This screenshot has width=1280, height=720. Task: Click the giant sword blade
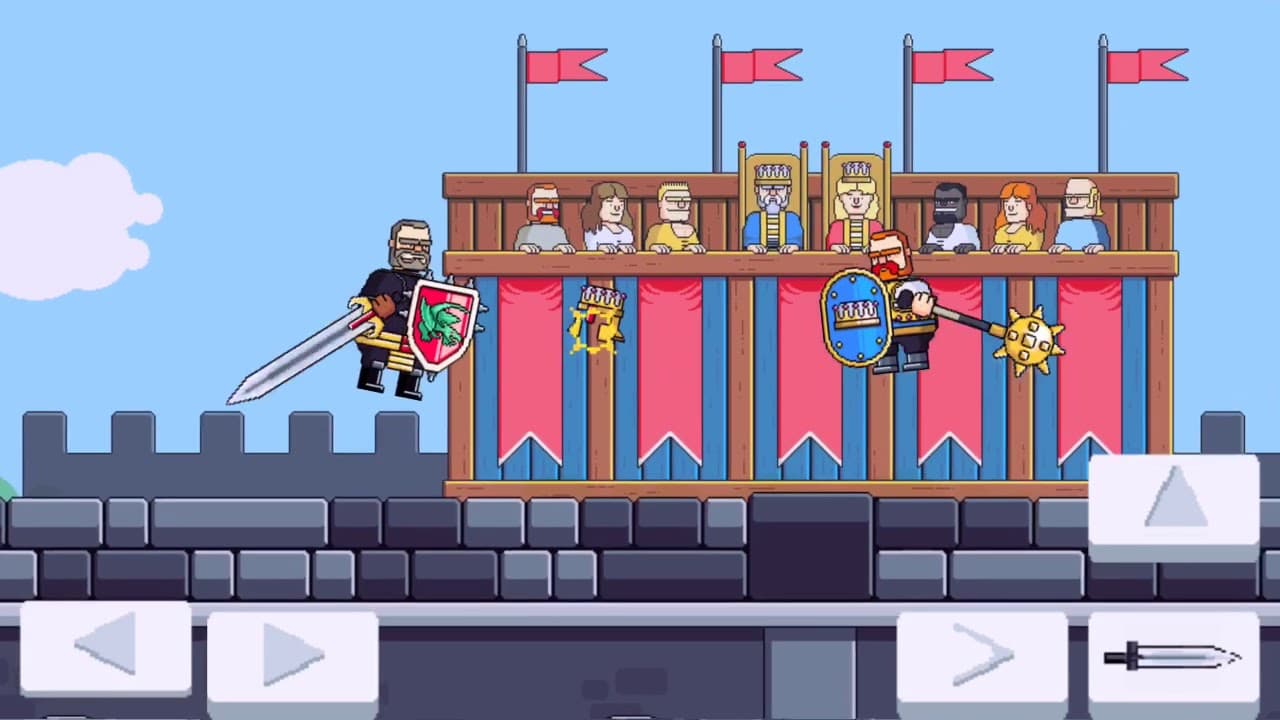[300, 360]
